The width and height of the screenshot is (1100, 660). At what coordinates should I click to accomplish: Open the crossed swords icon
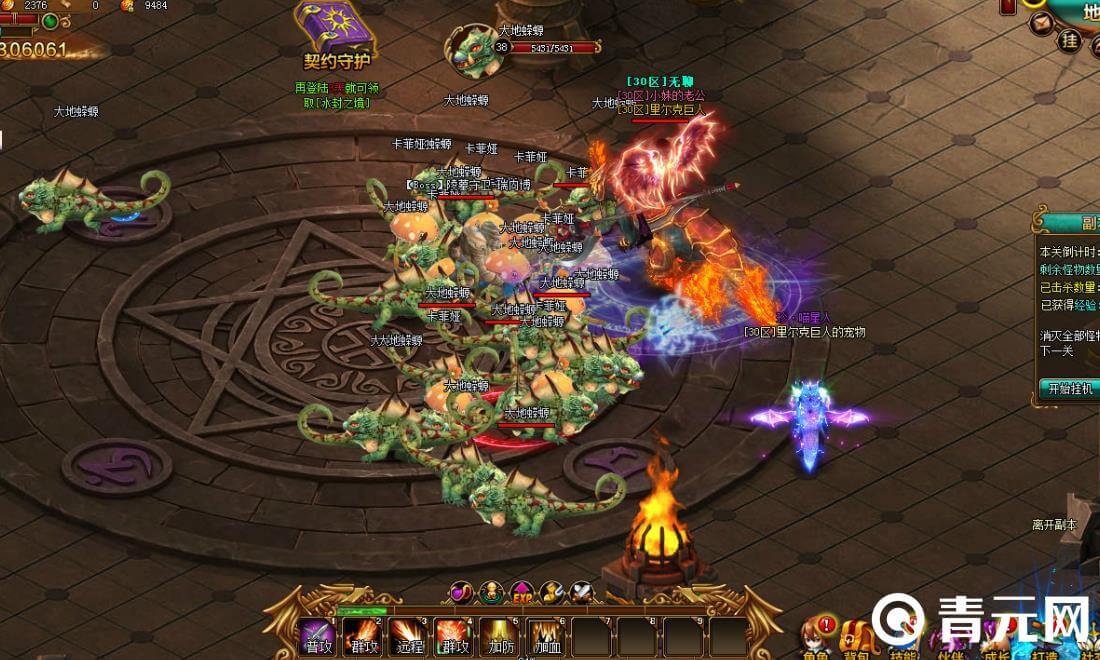click(582, 592)
